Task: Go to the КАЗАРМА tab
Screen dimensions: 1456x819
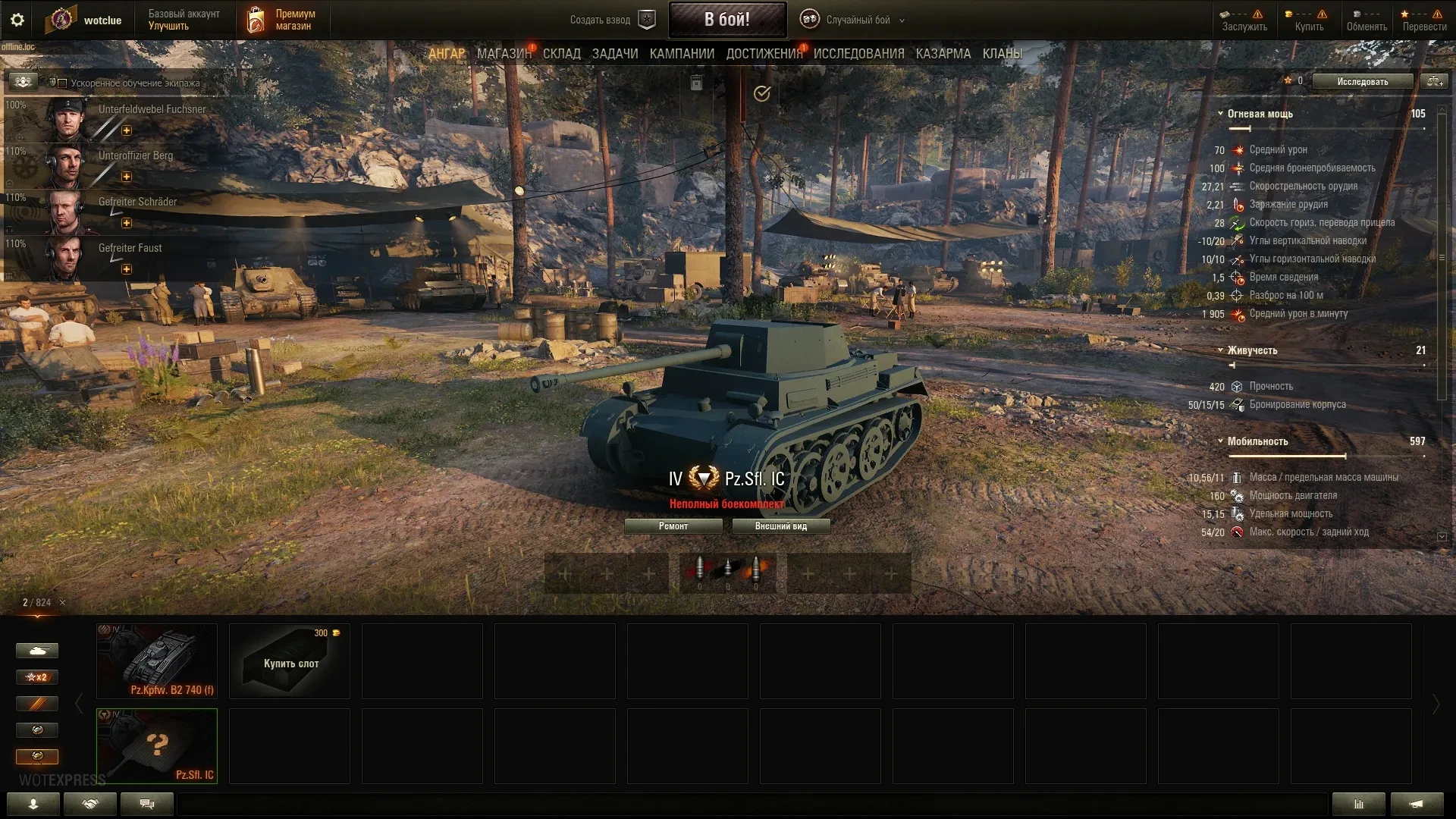Action: point(943,54)
